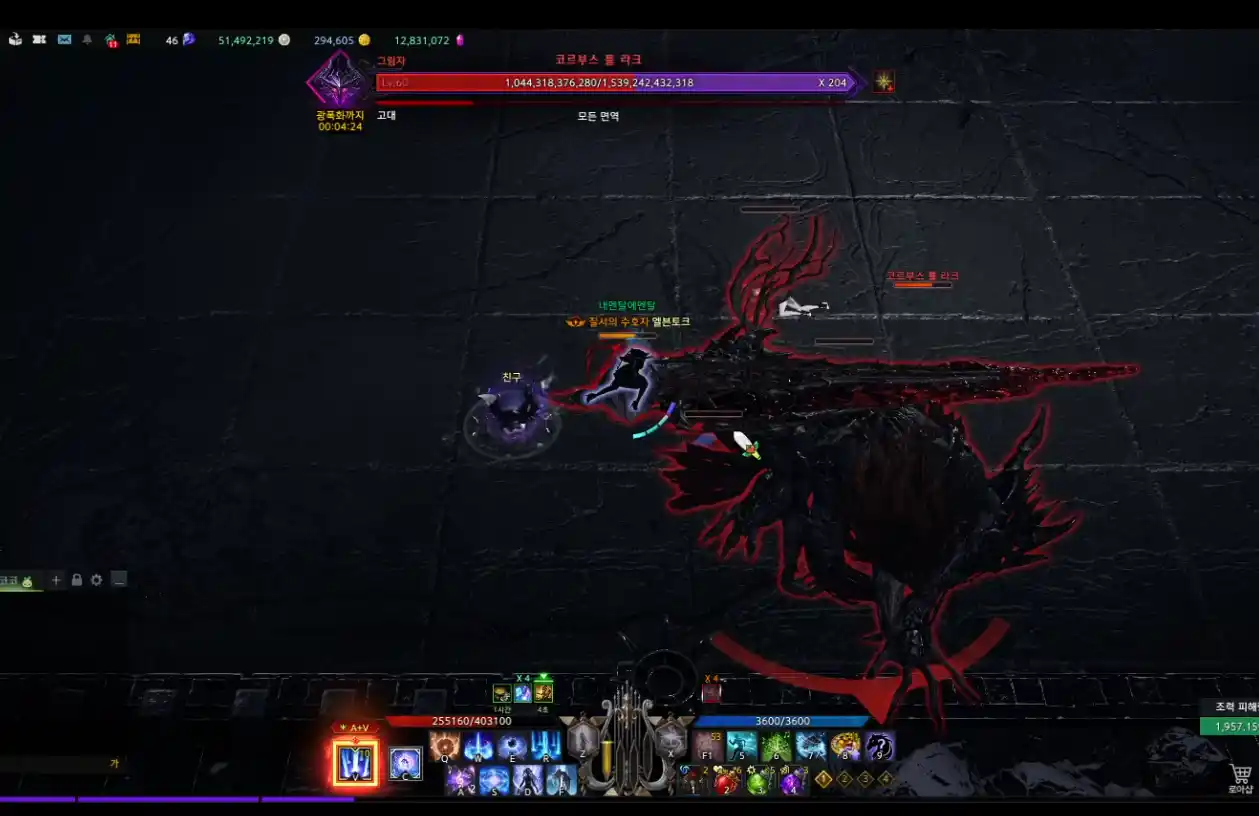Add a new chat tab
The image size is (1259, 816).
[56, 580]
